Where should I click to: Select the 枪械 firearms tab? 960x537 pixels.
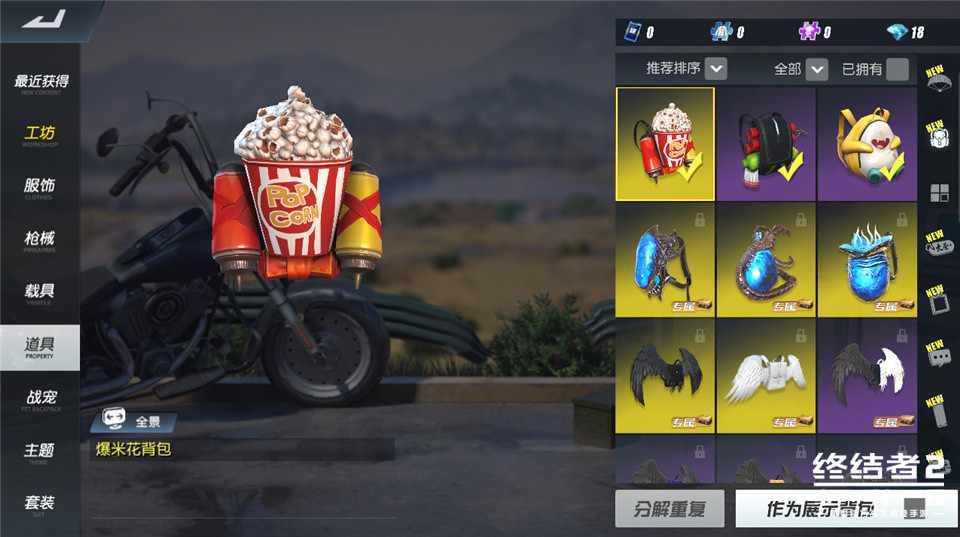coord(41,240)
